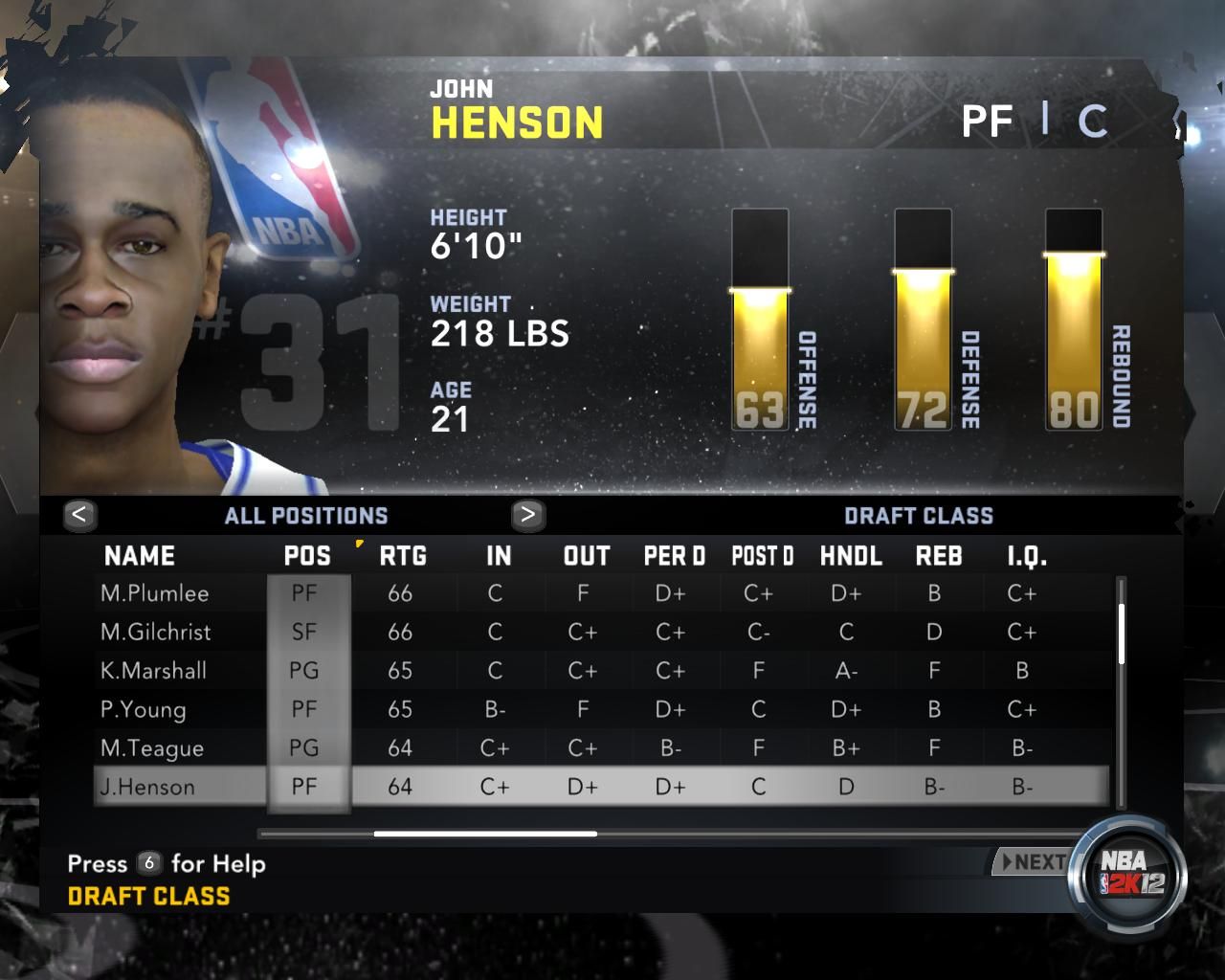
Task: Sort the list by NAME column
Action: (x=140, y=556)
